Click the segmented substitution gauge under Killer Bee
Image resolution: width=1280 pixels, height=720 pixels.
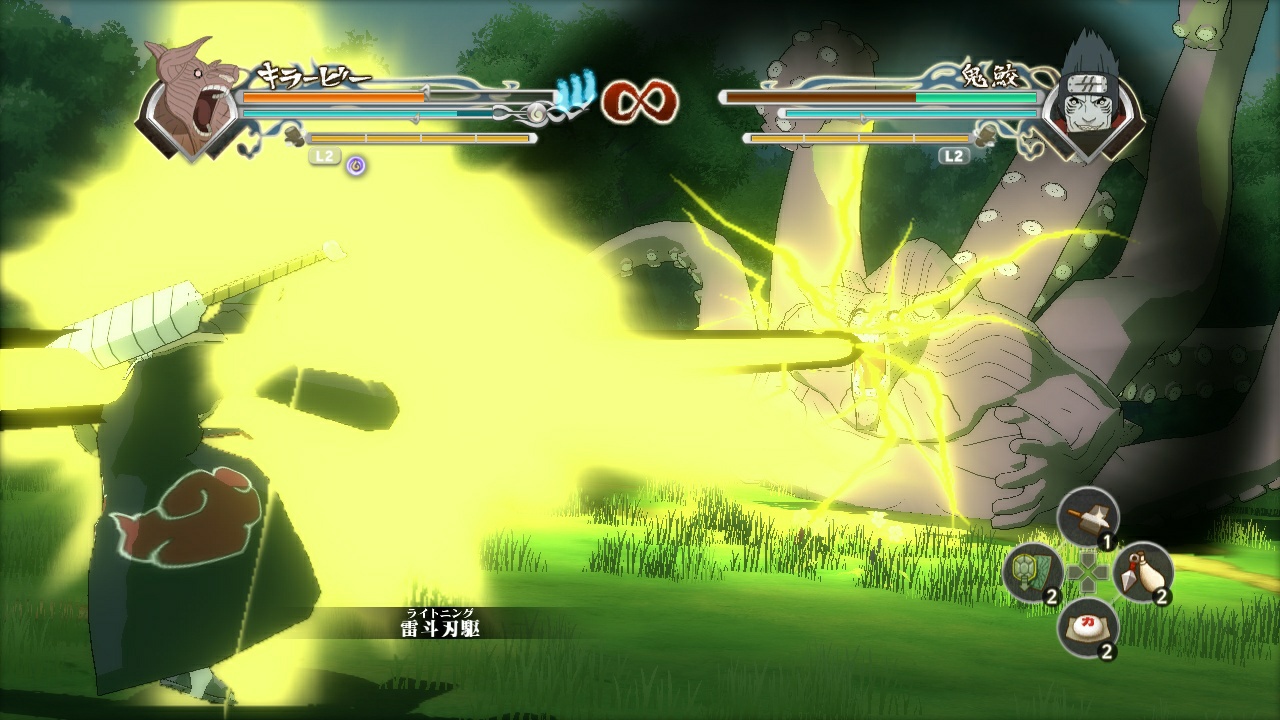420,138
